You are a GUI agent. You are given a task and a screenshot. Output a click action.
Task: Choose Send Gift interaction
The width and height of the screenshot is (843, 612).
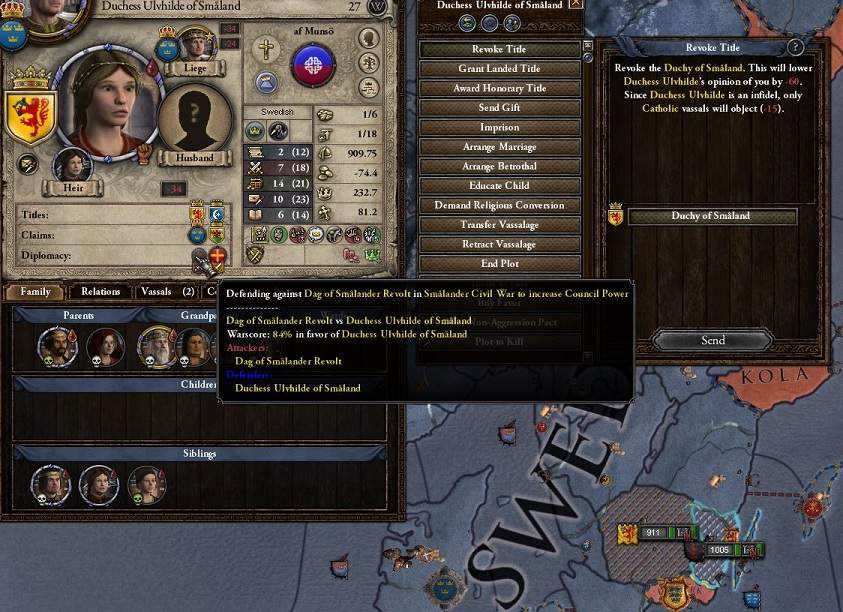(x=499, y=108)
